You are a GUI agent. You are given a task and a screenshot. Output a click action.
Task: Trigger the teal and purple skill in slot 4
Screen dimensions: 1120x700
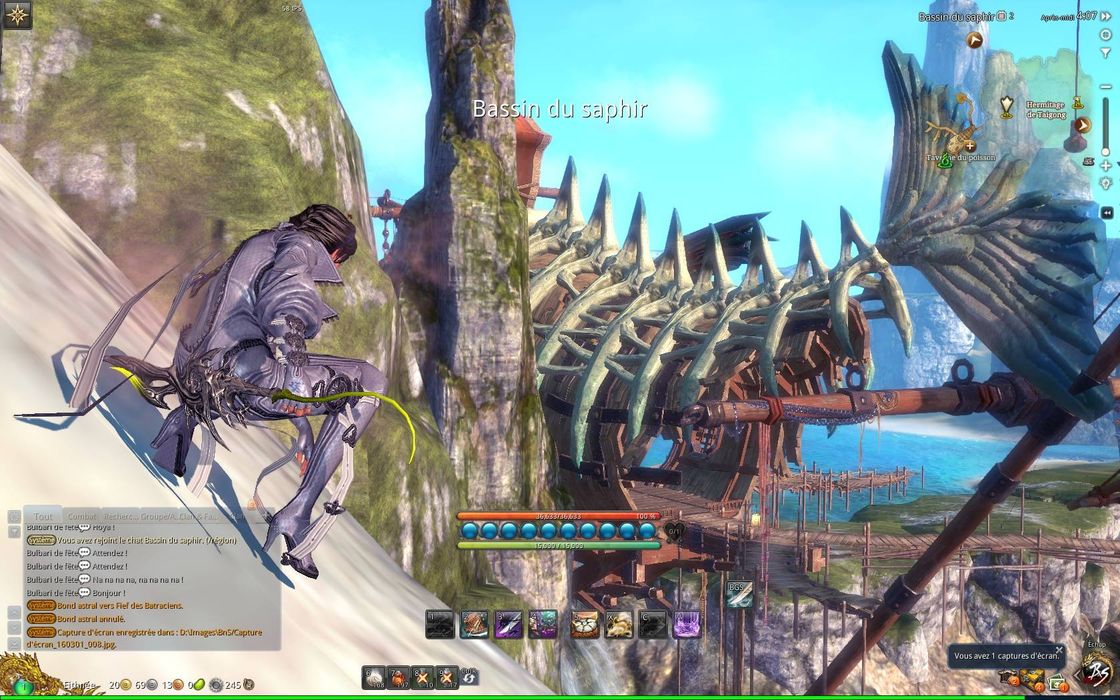click(x=543, y=624)
